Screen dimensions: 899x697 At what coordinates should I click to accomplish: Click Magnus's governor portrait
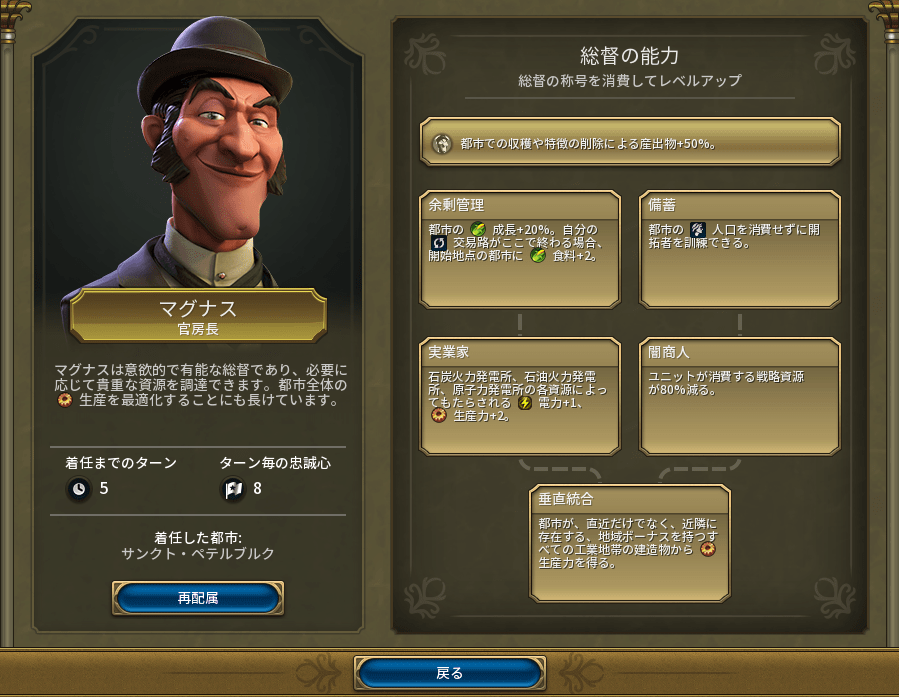(x=198, y=160)
